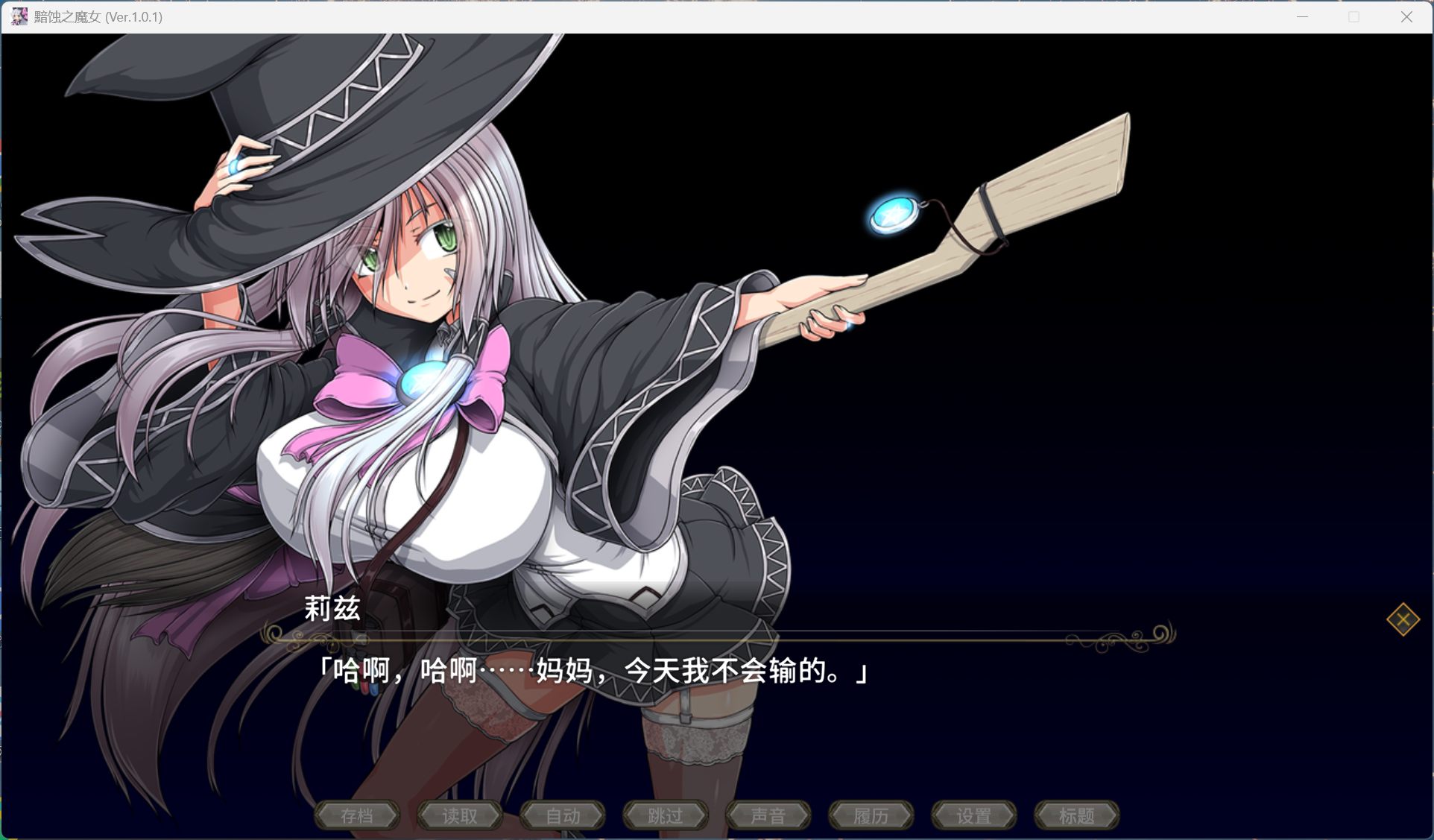This screenshot has height=840, width=1434.
Task: Replay voice using the 声音 control
Action: [x=768, y=815]
